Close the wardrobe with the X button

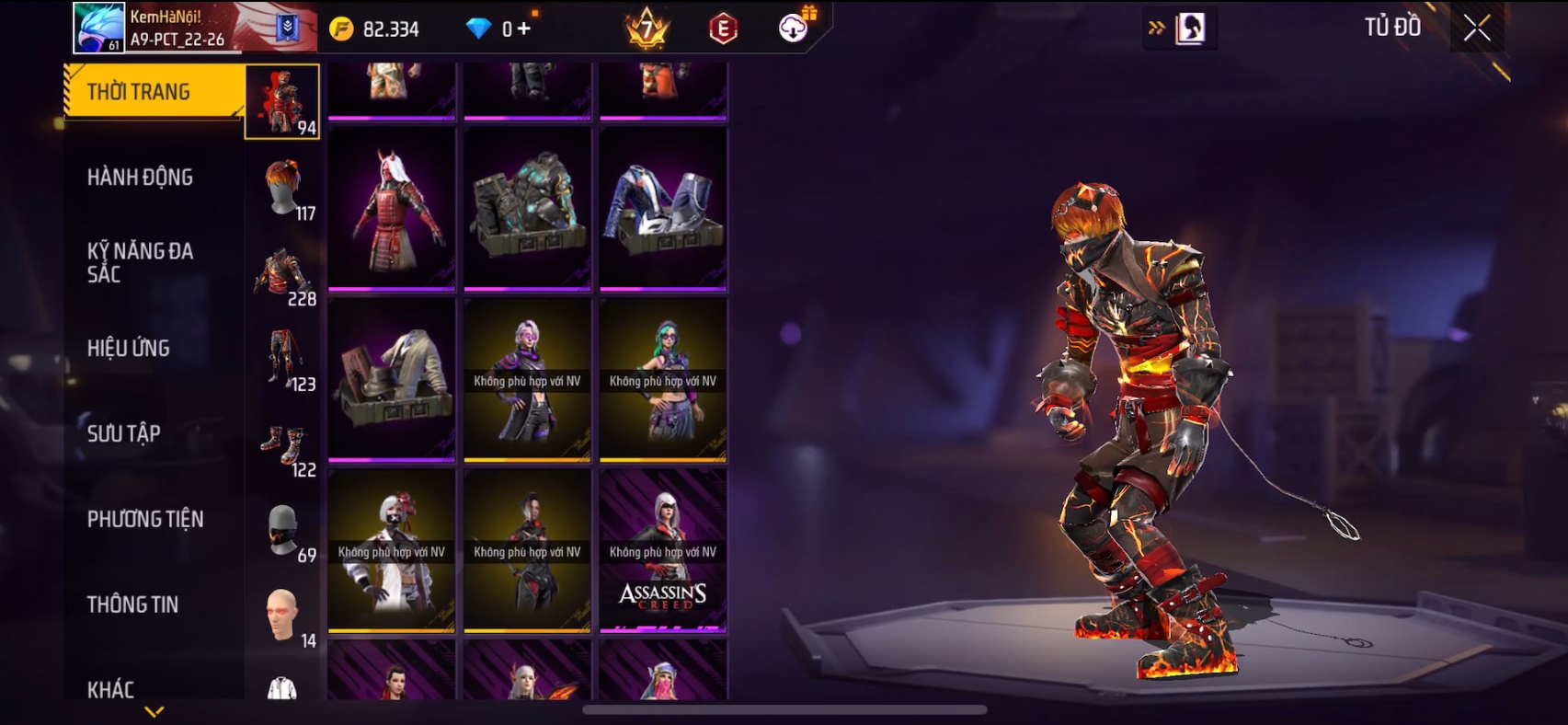(x=1477, y=29)
